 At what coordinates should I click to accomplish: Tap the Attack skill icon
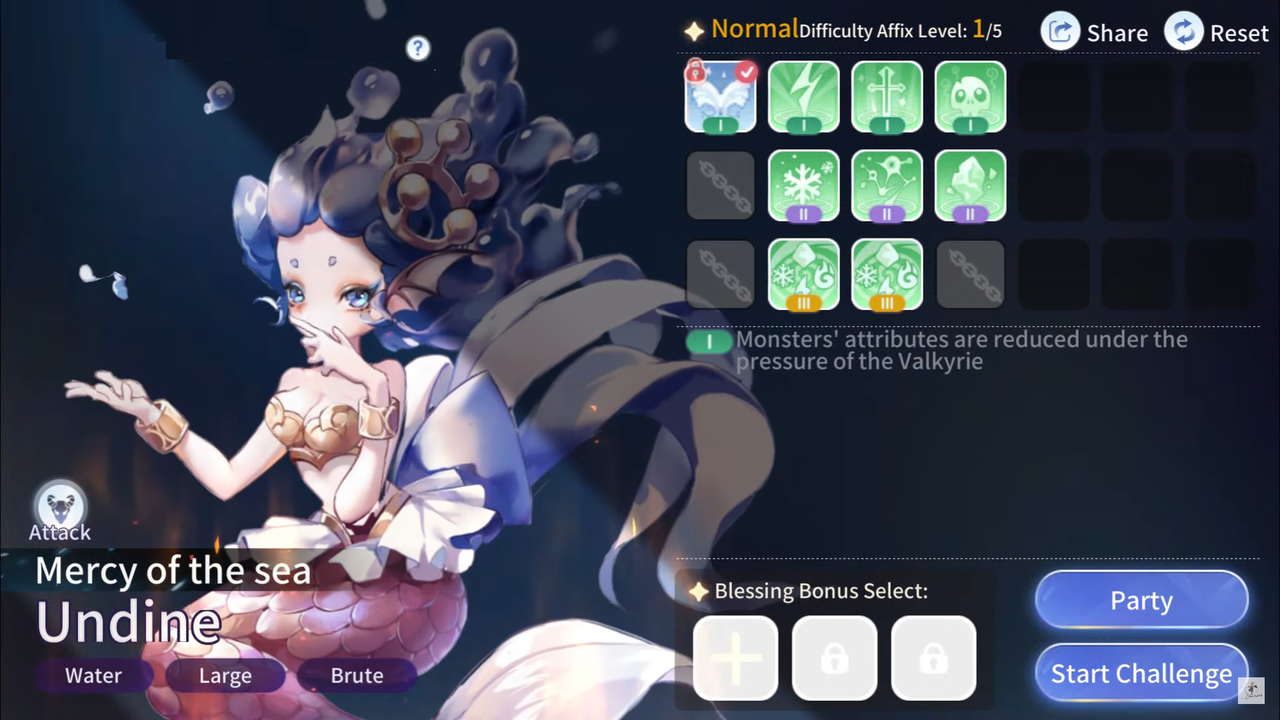pos(60,507)
